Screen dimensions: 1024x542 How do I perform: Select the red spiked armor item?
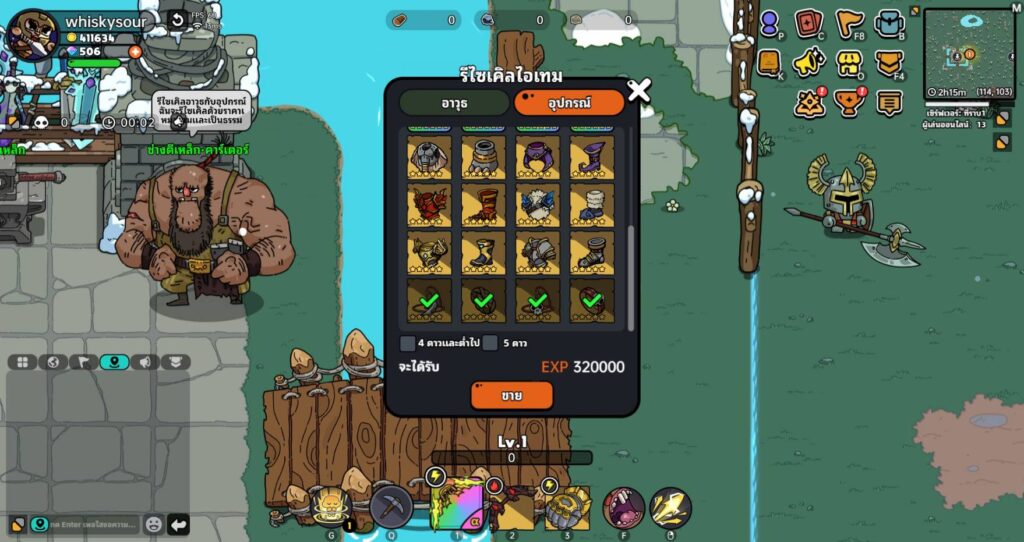coord(429,205)
